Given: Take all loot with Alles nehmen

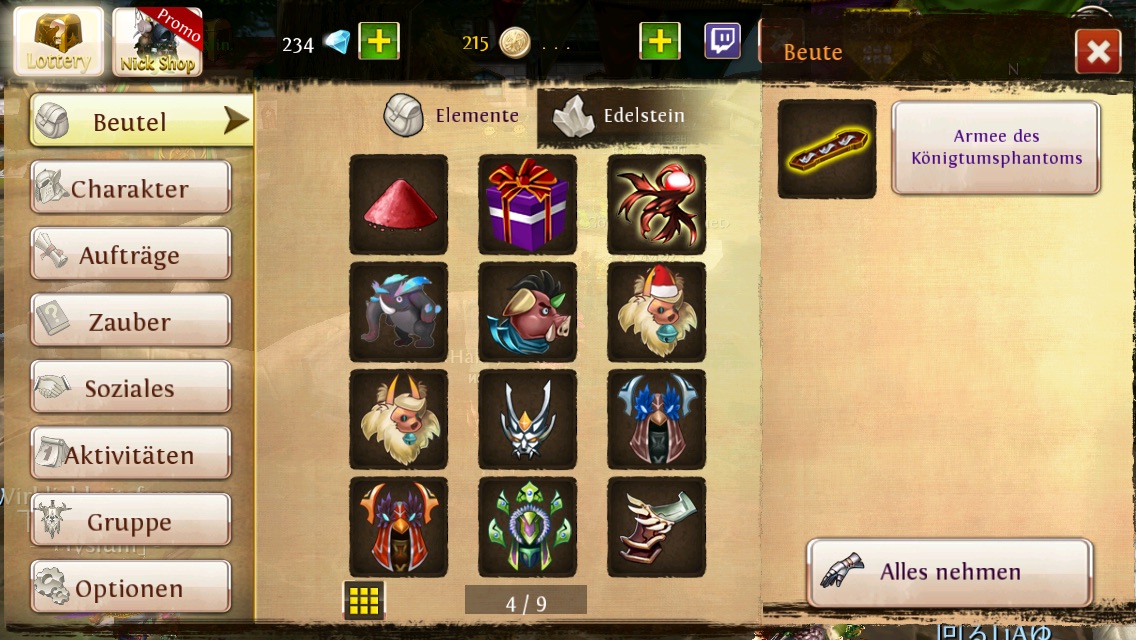Looking at the screenshot, I should [x=948, y=572].
